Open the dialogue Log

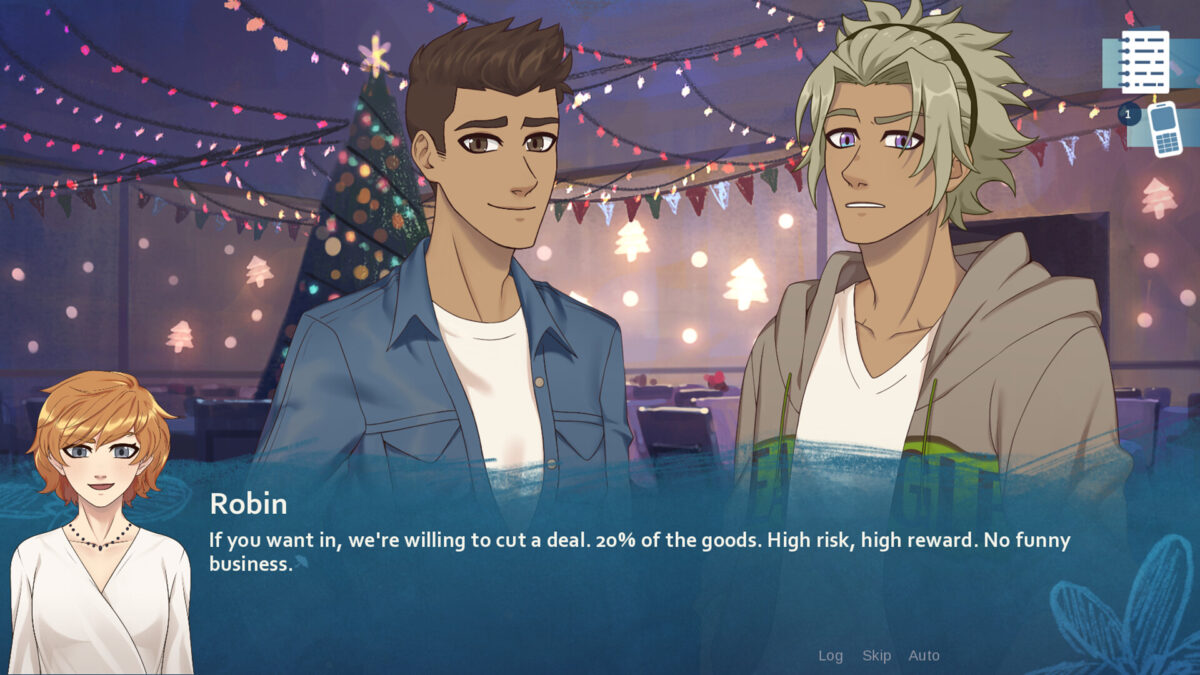[x=830, y=656]
